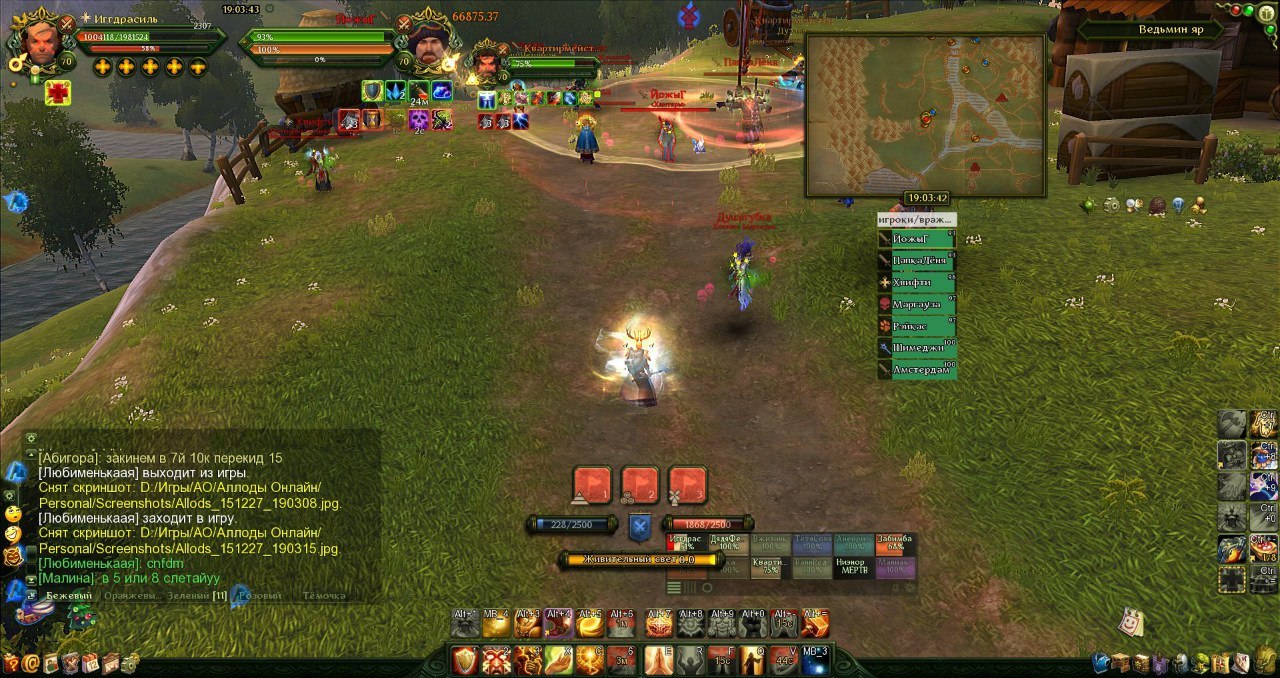Use the golden shield ability in slot 1

tap(464, 661)
